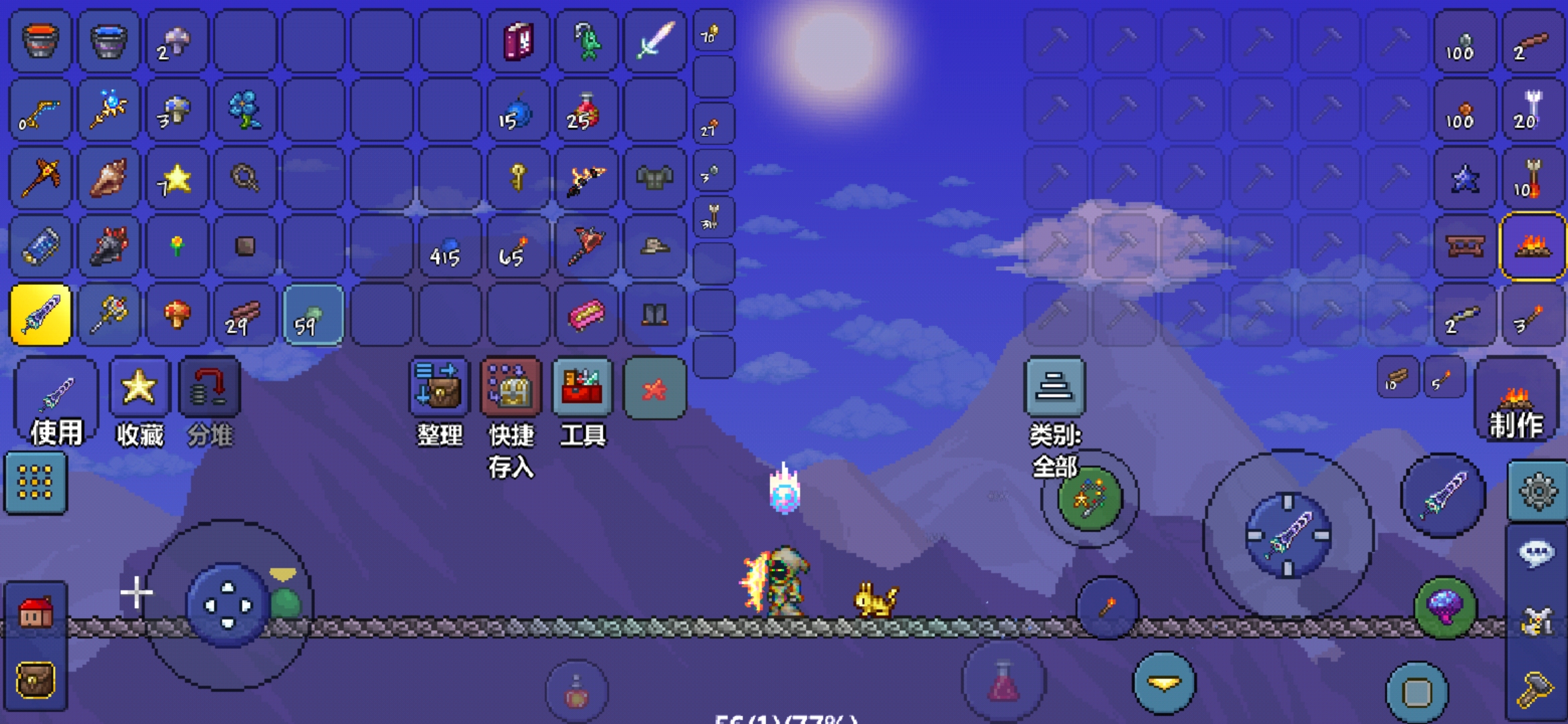Select the lava bucket slot
1568x724 pixels.
tap(40, 40)
